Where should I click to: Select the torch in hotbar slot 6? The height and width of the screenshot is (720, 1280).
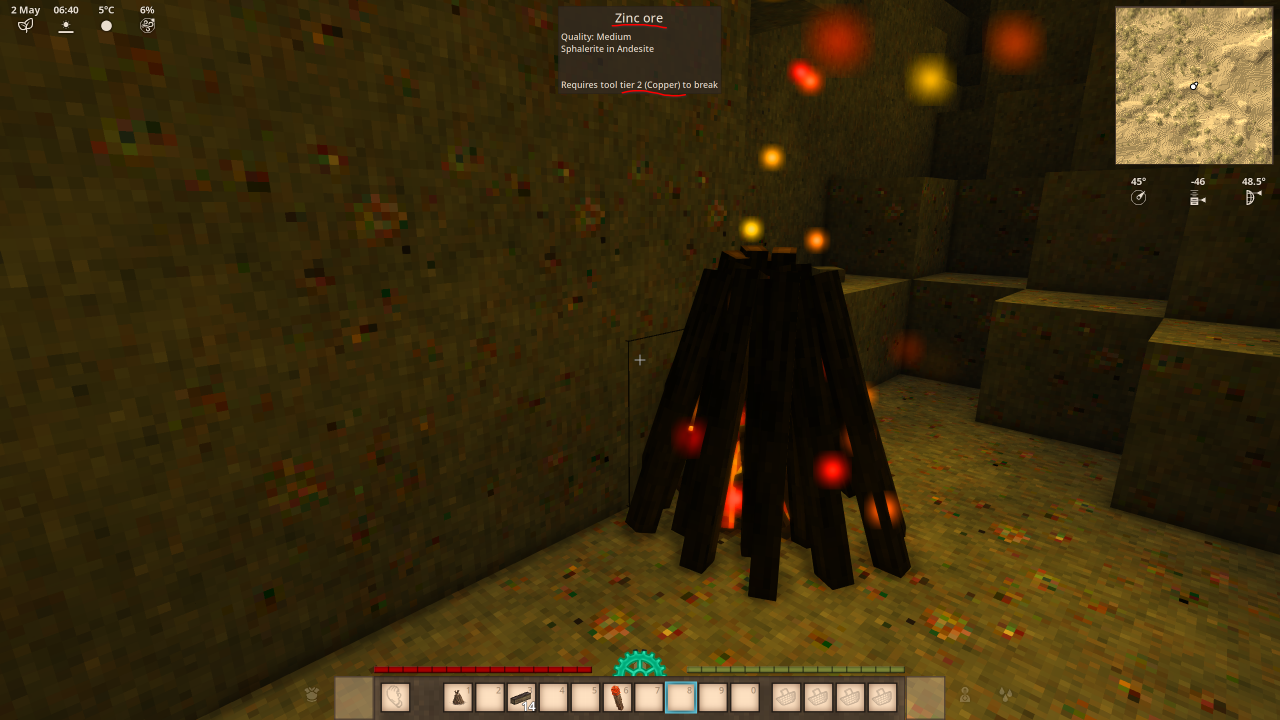pos(617,697)
